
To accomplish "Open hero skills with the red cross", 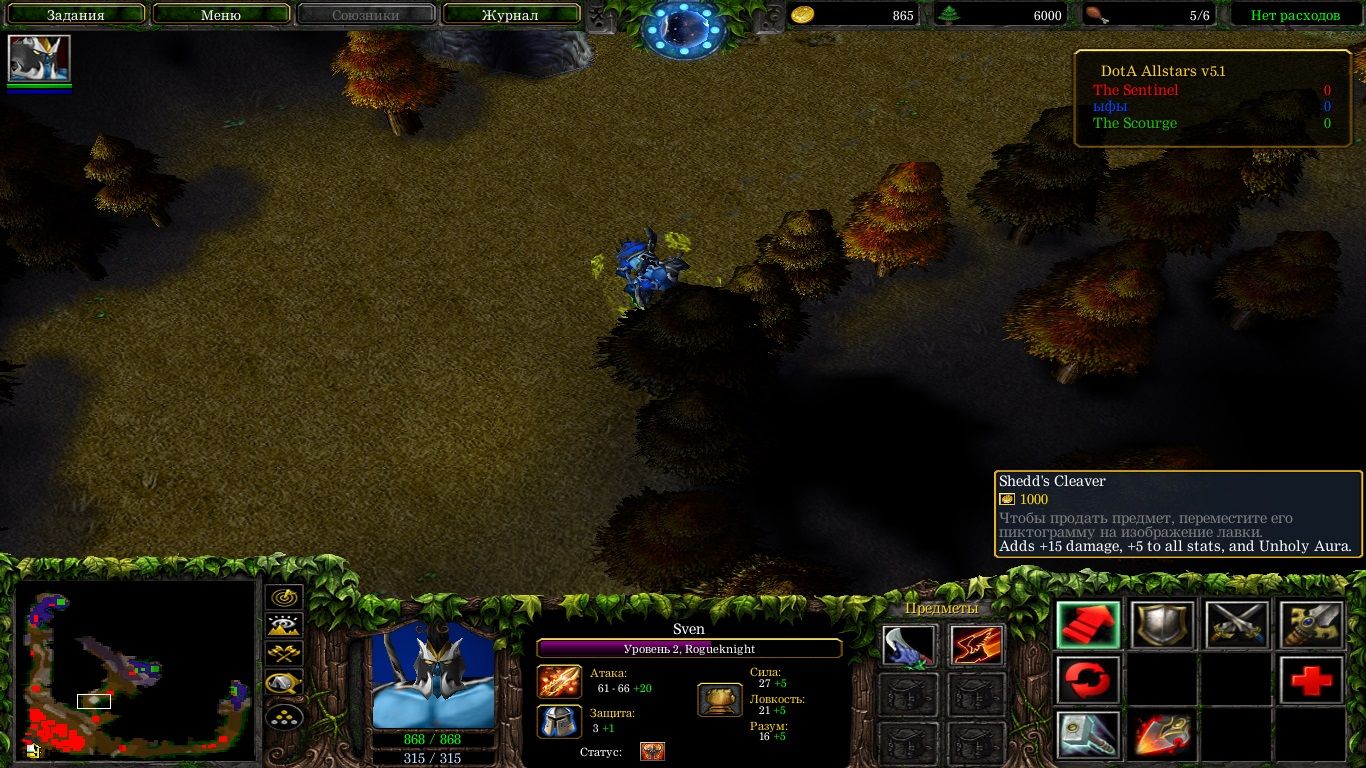I will (1311, 680).
